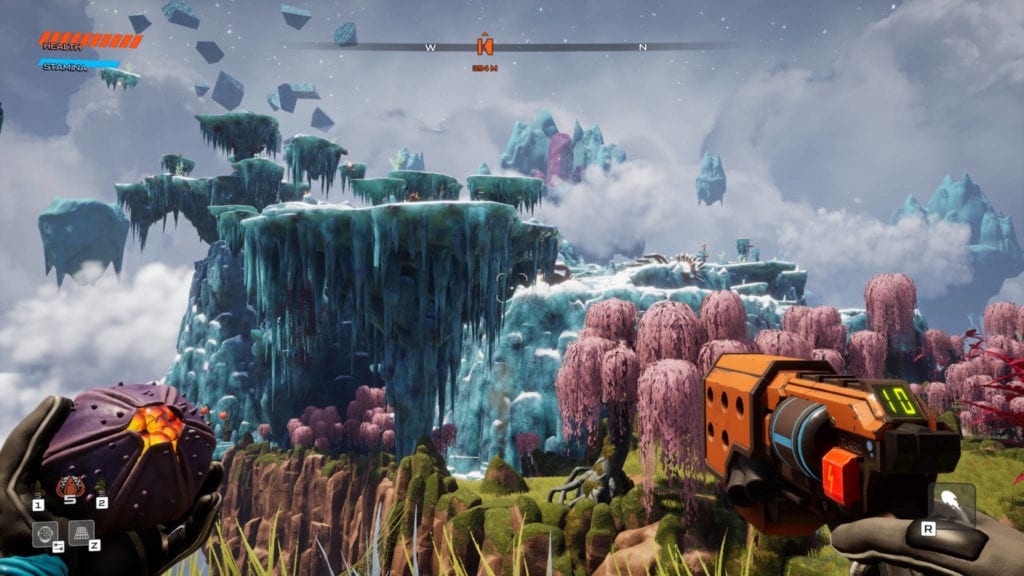Select the orange bomb fruit item icon
1024x576 pixels.
point(69,487)
